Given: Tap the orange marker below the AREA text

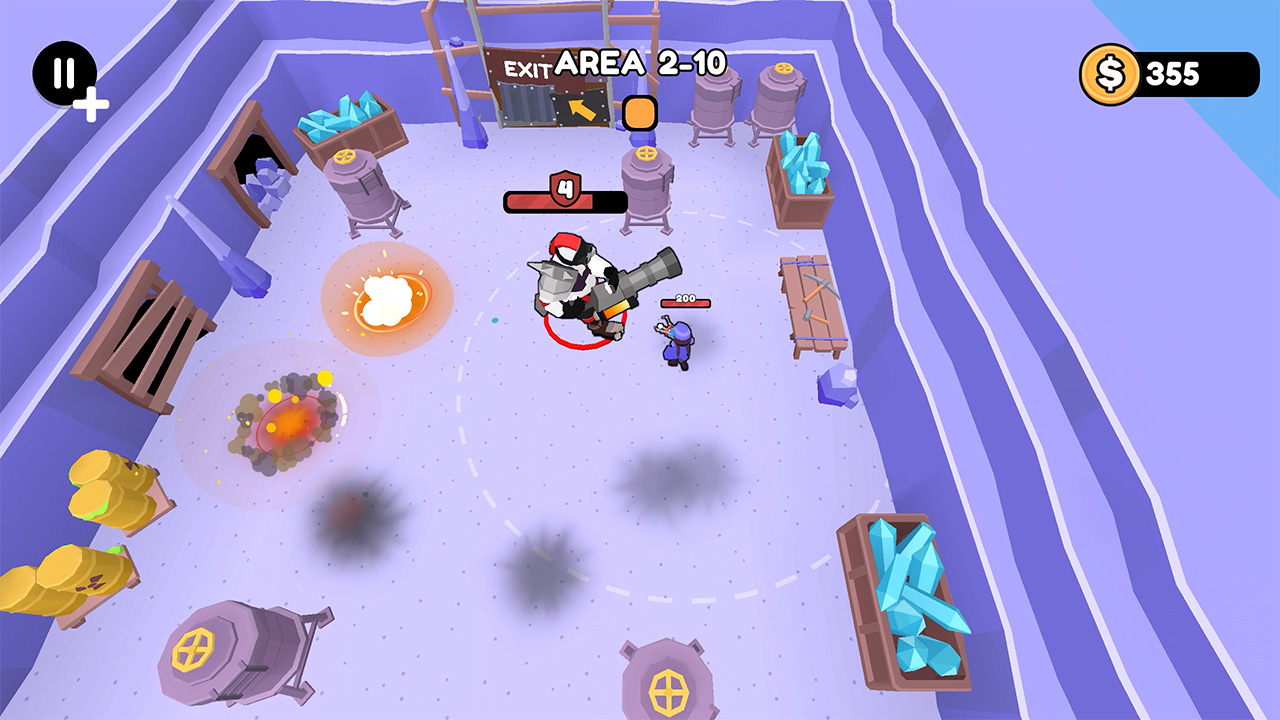Looking at the screenshot, I should [x=640, y=113].
